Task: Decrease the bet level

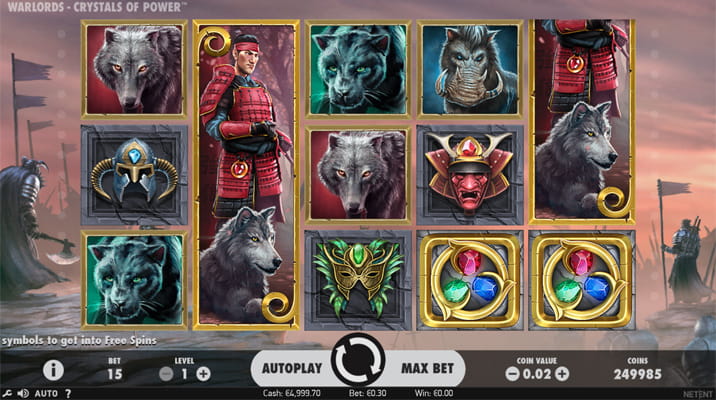Action: 167,373
